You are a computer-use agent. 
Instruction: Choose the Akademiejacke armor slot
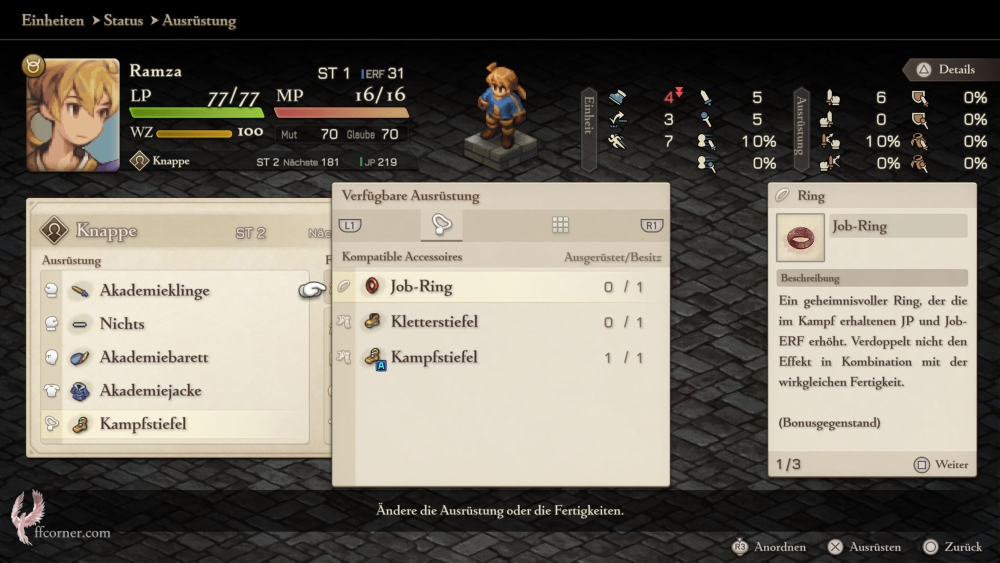tap(150, 391)
